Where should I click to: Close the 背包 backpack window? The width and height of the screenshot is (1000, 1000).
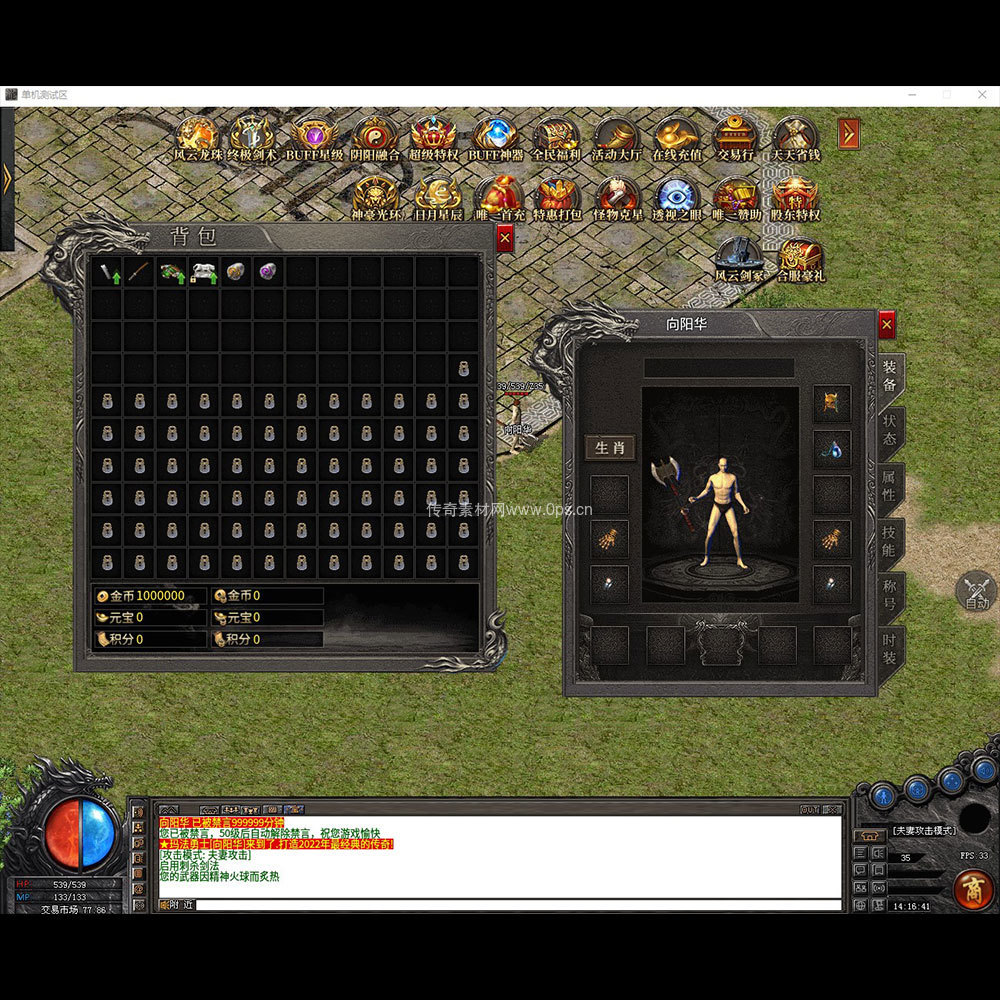[x=504, y=238]
